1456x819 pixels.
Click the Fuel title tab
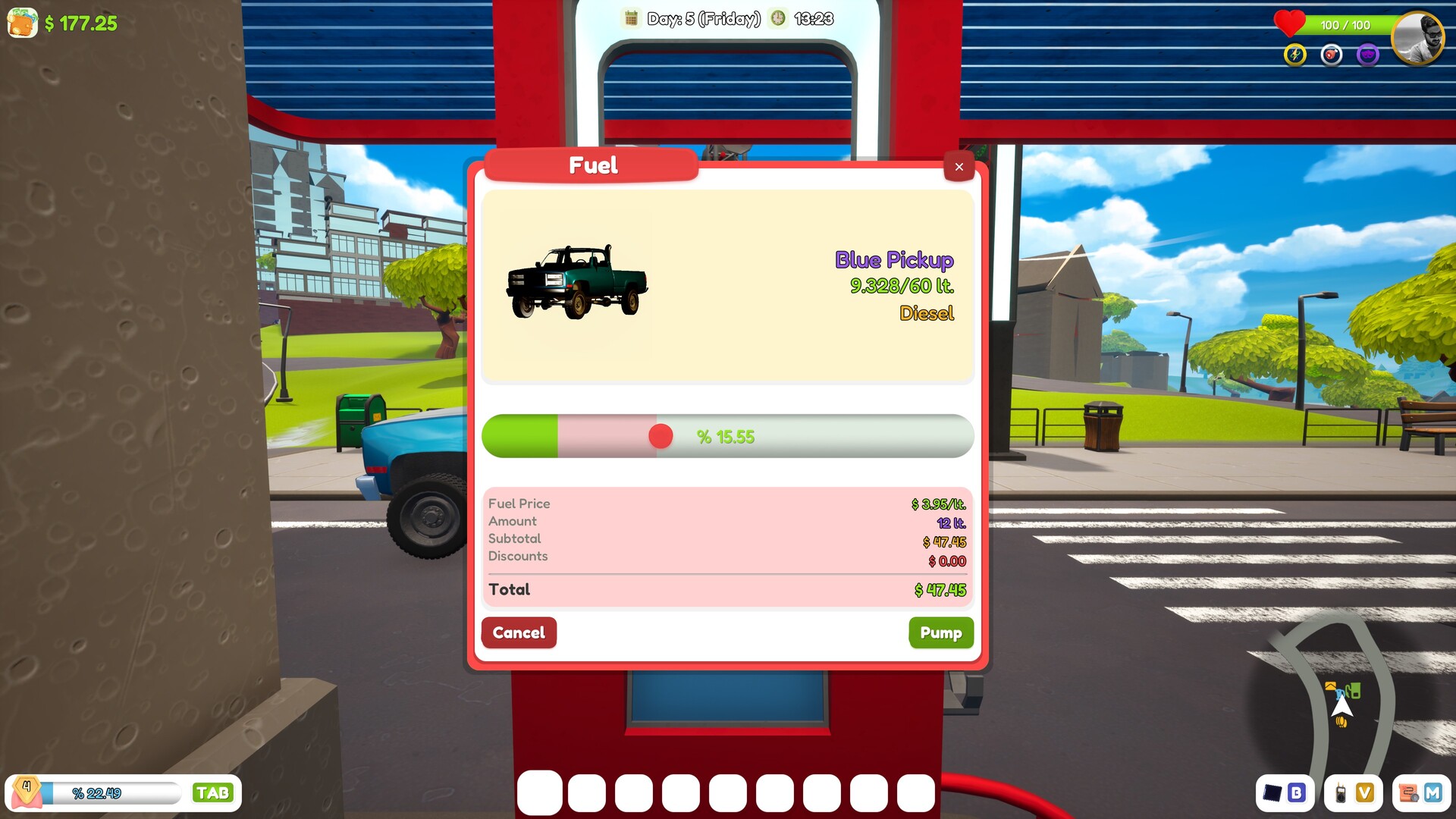(x=591, y=165)
